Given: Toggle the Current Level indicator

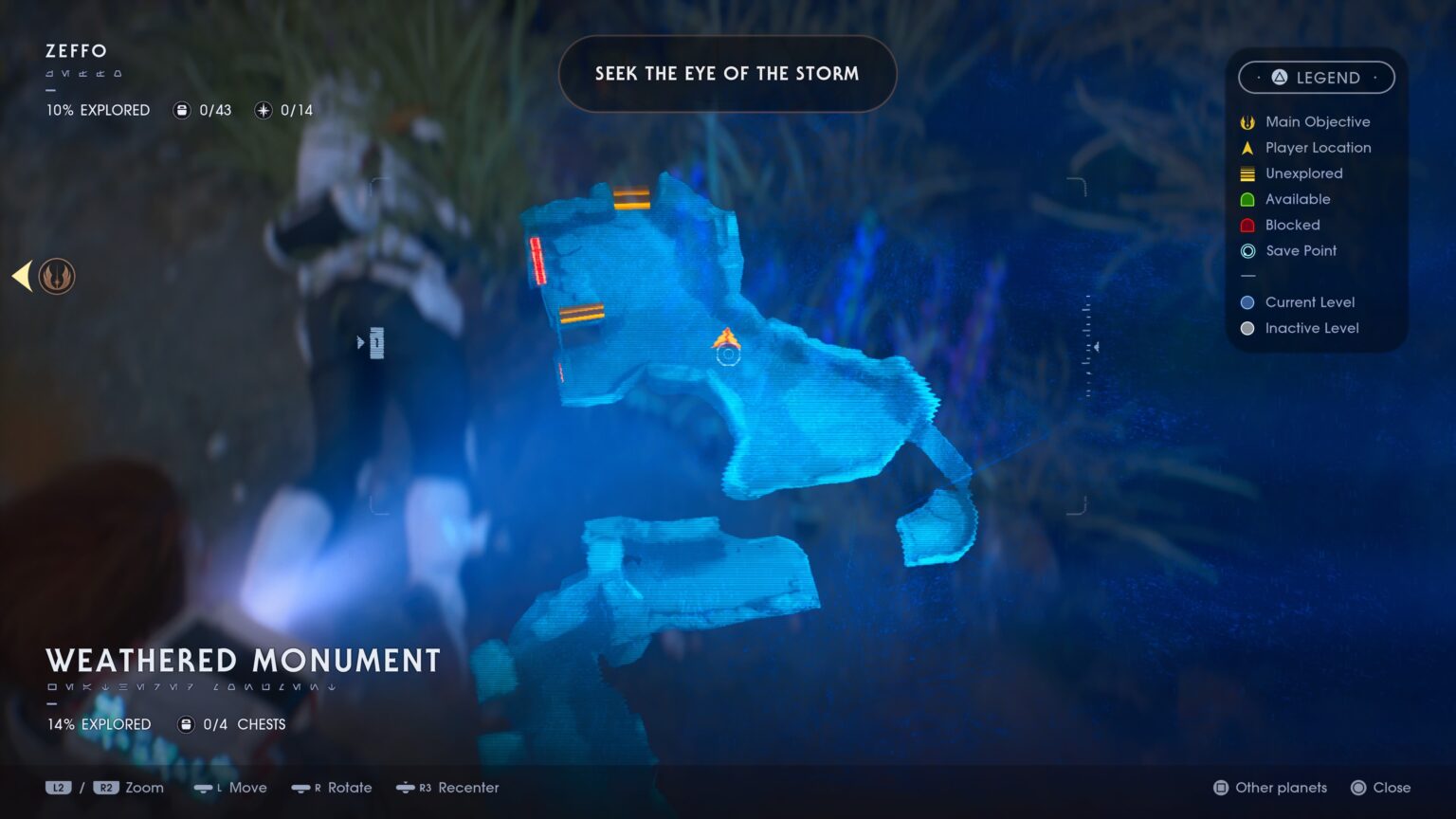Looking at the screenshot, I should point(1247,301).
